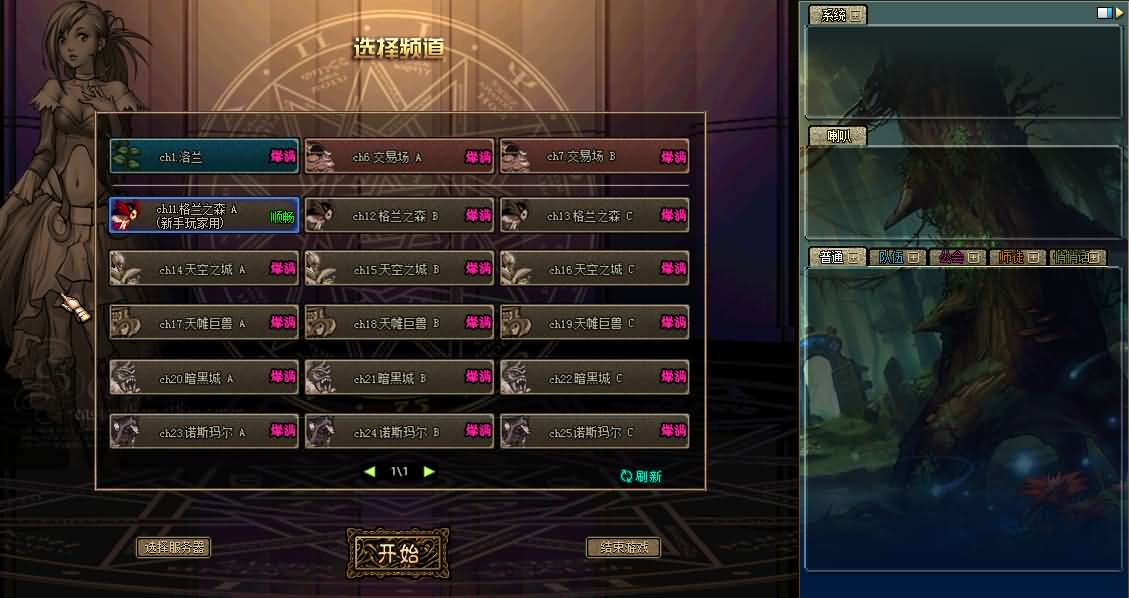The width and height of the screenshot is (1129, 598).
Task: Select channel ch14 天空之城 A
Action: coord(204,269)
